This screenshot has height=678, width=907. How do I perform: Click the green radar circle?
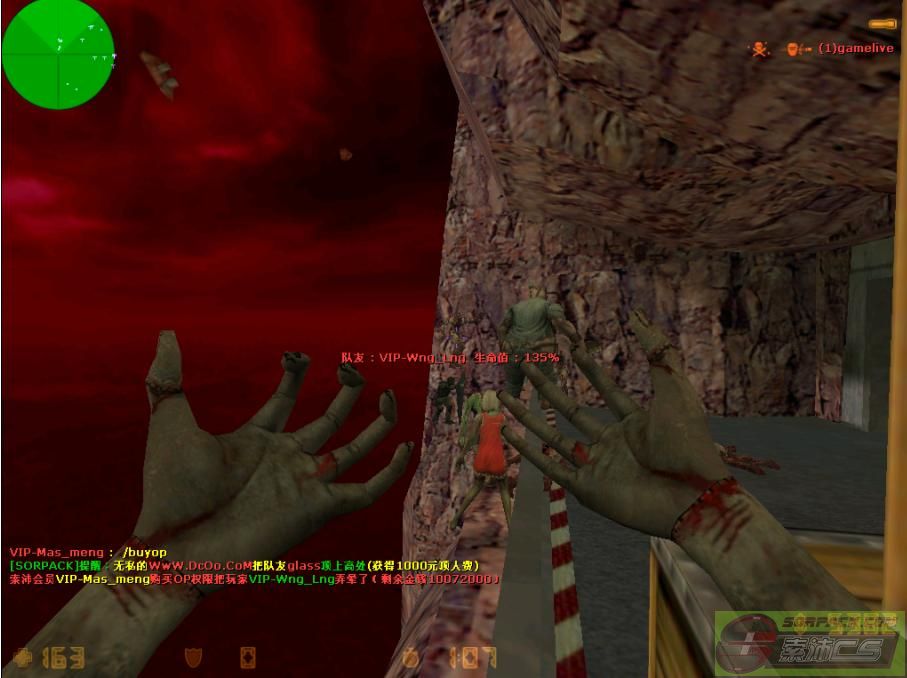tap(58, 54)
